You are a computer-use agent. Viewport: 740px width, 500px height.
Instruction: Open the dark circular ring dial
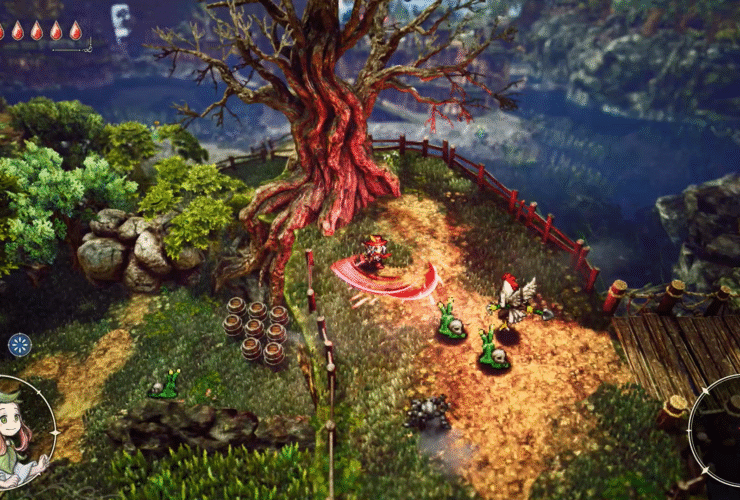[722, 430]
